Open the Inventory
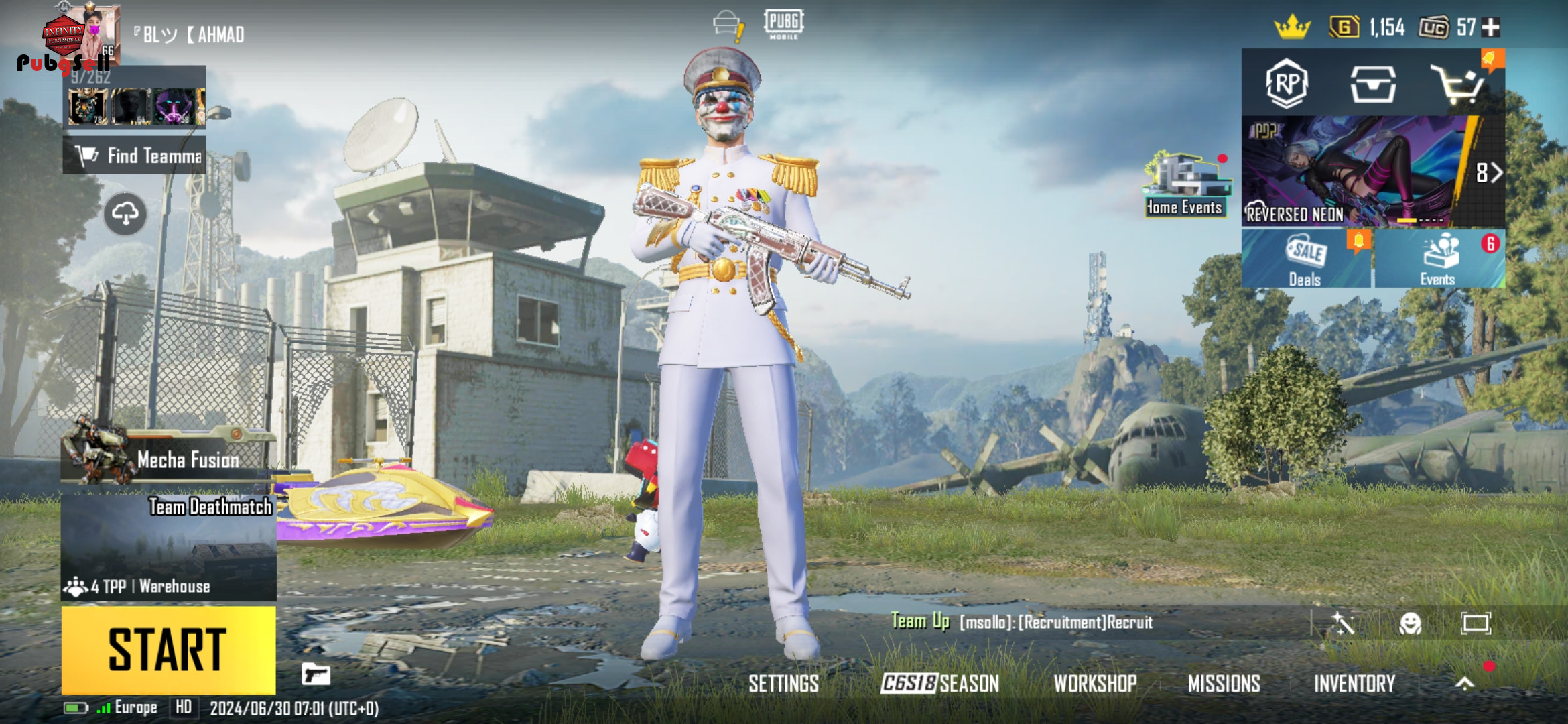Screen dimensions: 1568x724 [1354, 684]
